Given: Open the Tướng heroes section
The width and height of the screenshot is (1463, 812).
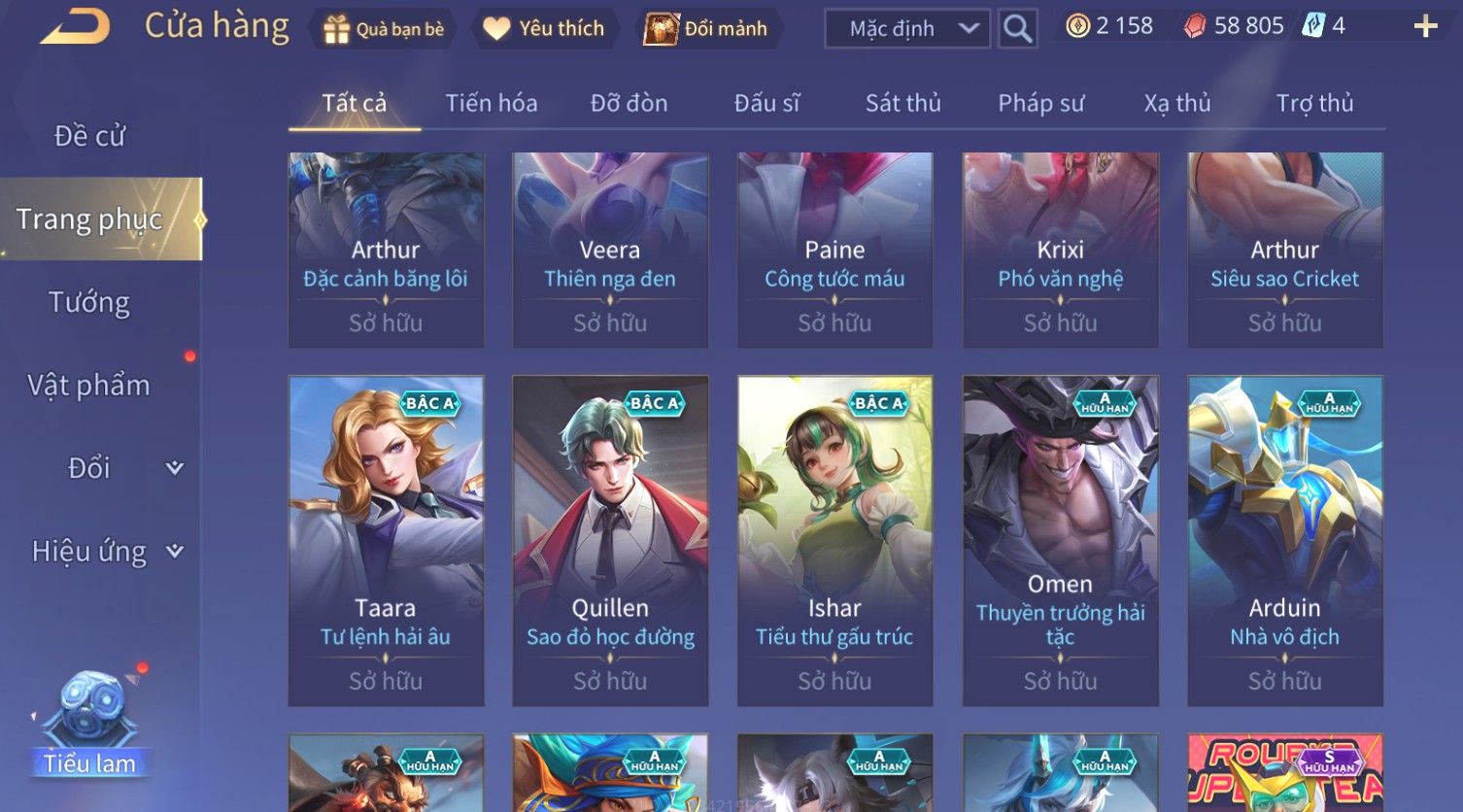Looking at the screenshot, I should (x=89, y=303).
